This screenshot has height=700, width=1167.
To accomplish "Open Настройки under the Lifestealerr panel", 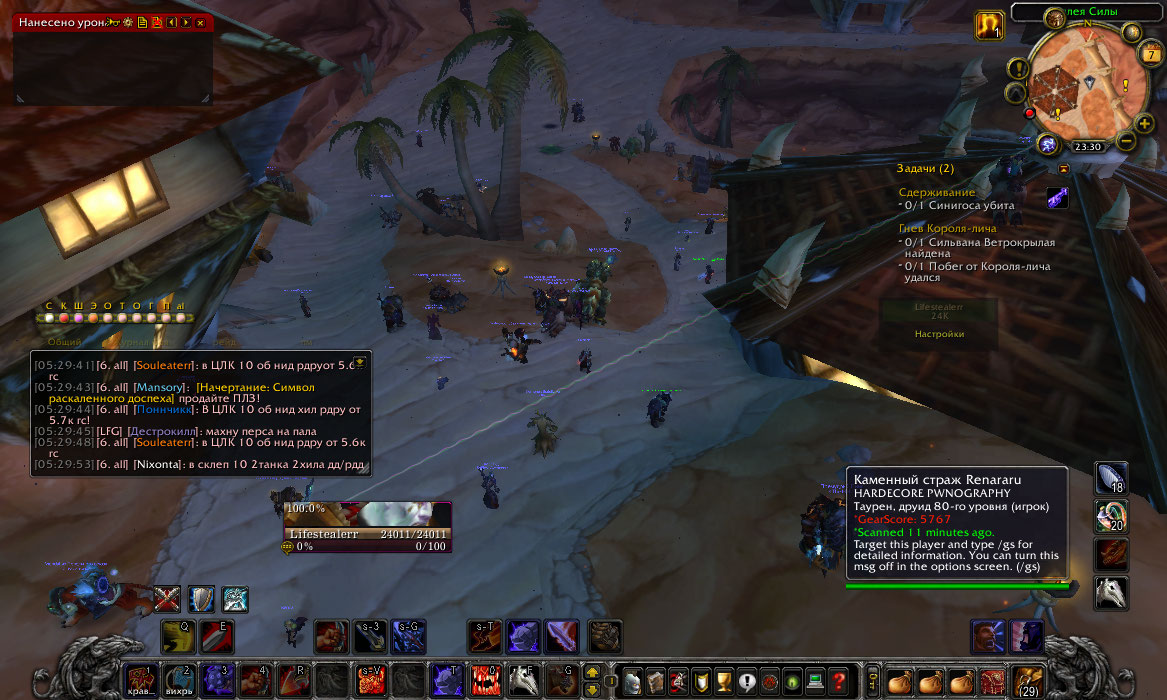I will pos(939,334).
